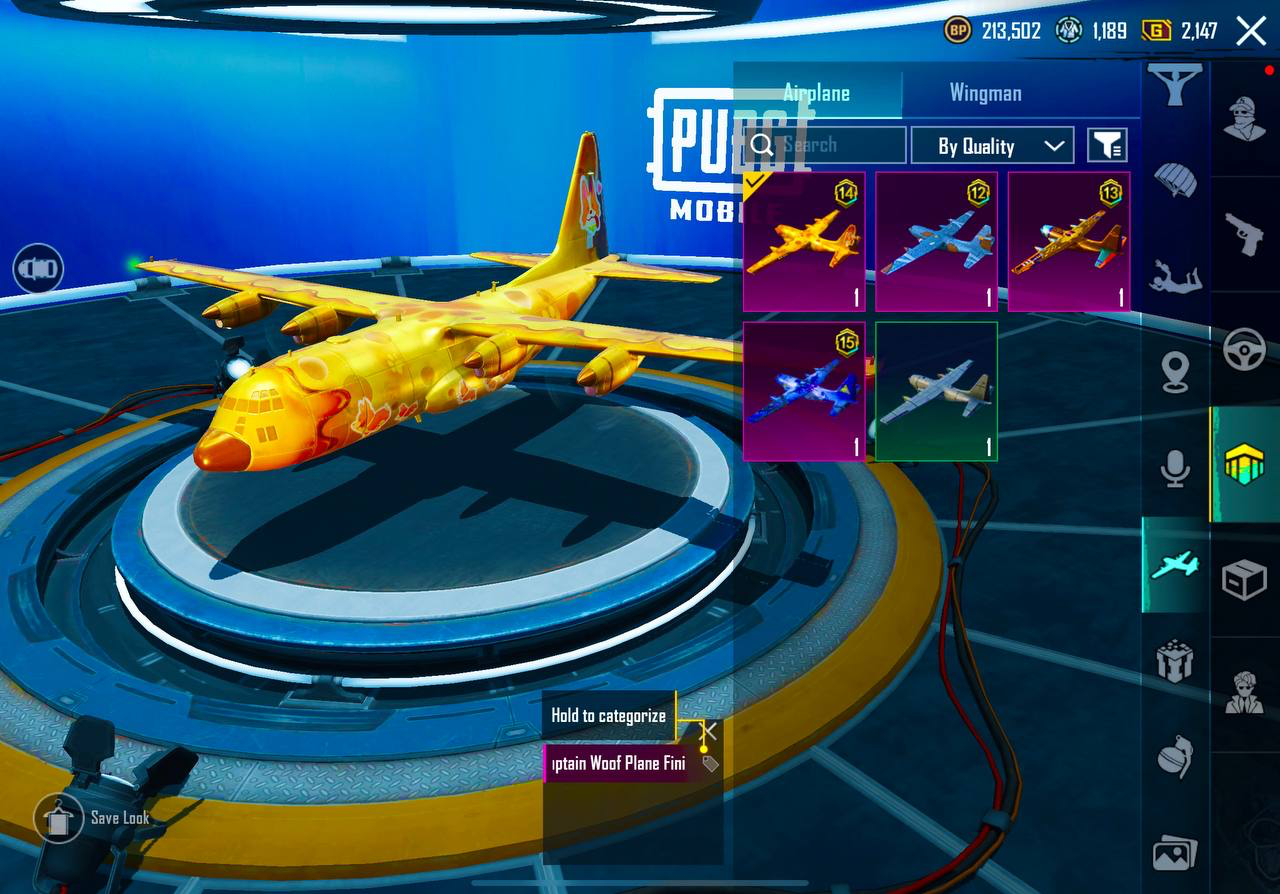The height and width of the screenshot is (894, 1280).
Task: Switch to the Wingman tab
Action: click(985, 93)
